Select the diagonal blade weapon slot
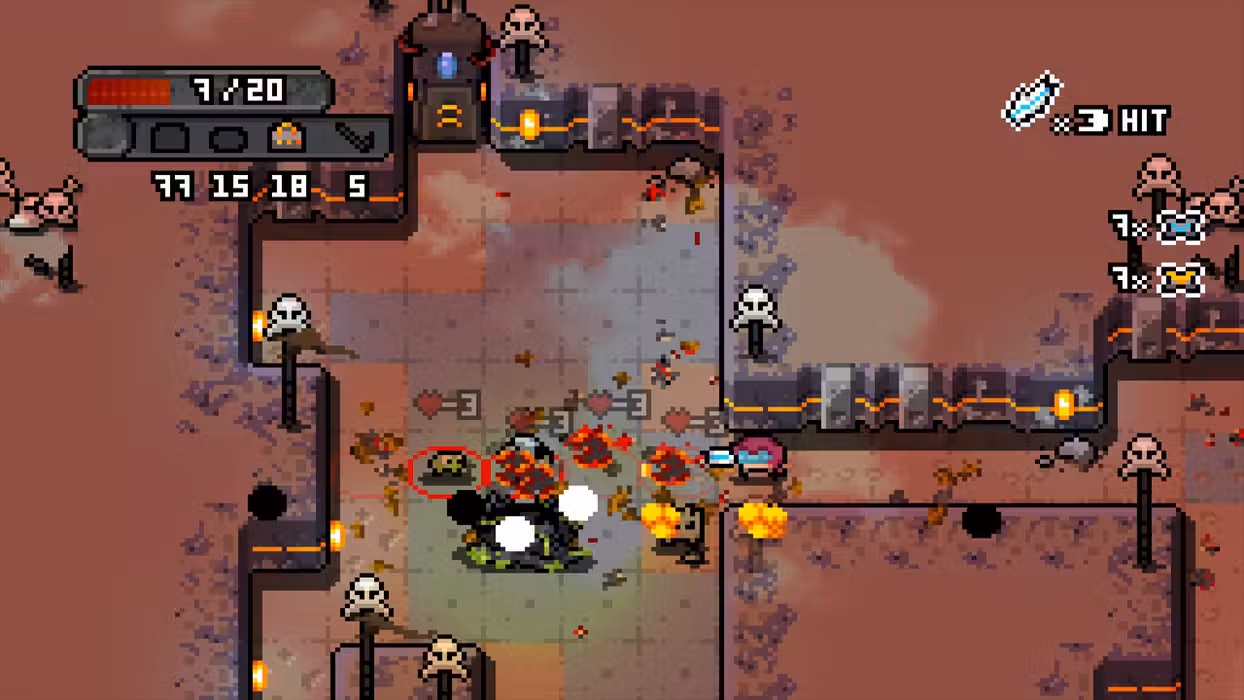 pos(353,136)
